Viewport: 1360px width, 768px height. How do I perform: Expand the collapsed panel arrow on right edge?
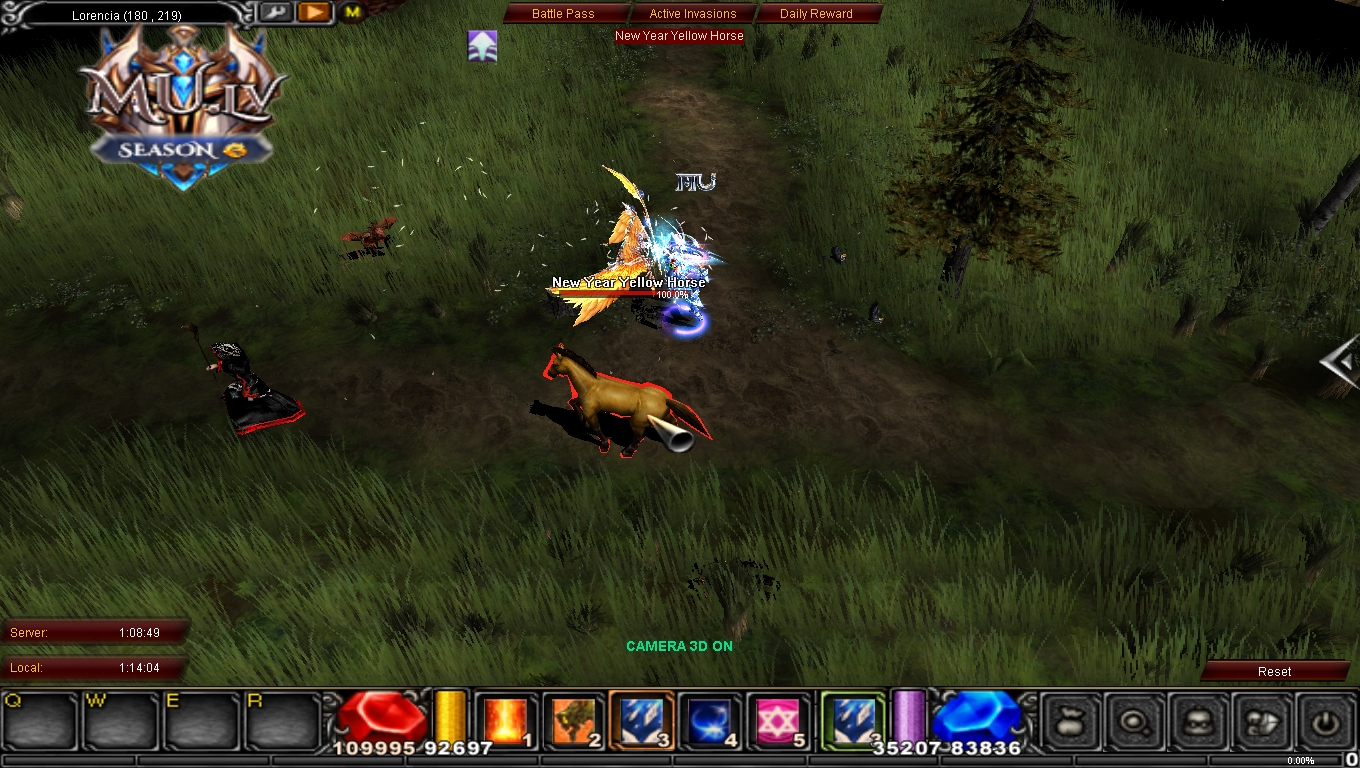[x=1341, y=362]
